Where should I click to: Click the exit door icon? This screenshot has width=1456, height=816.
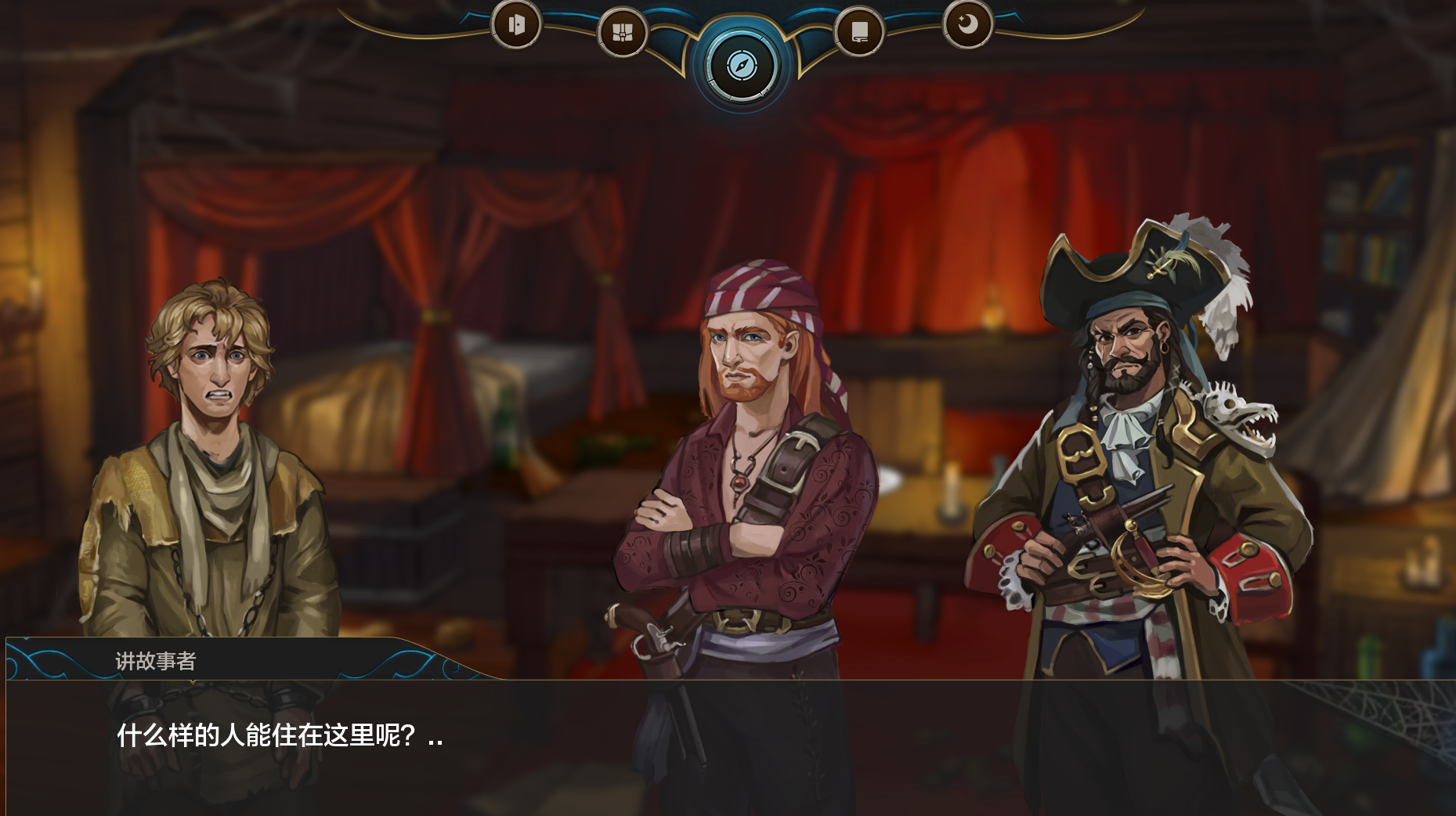tap(516, 25)
